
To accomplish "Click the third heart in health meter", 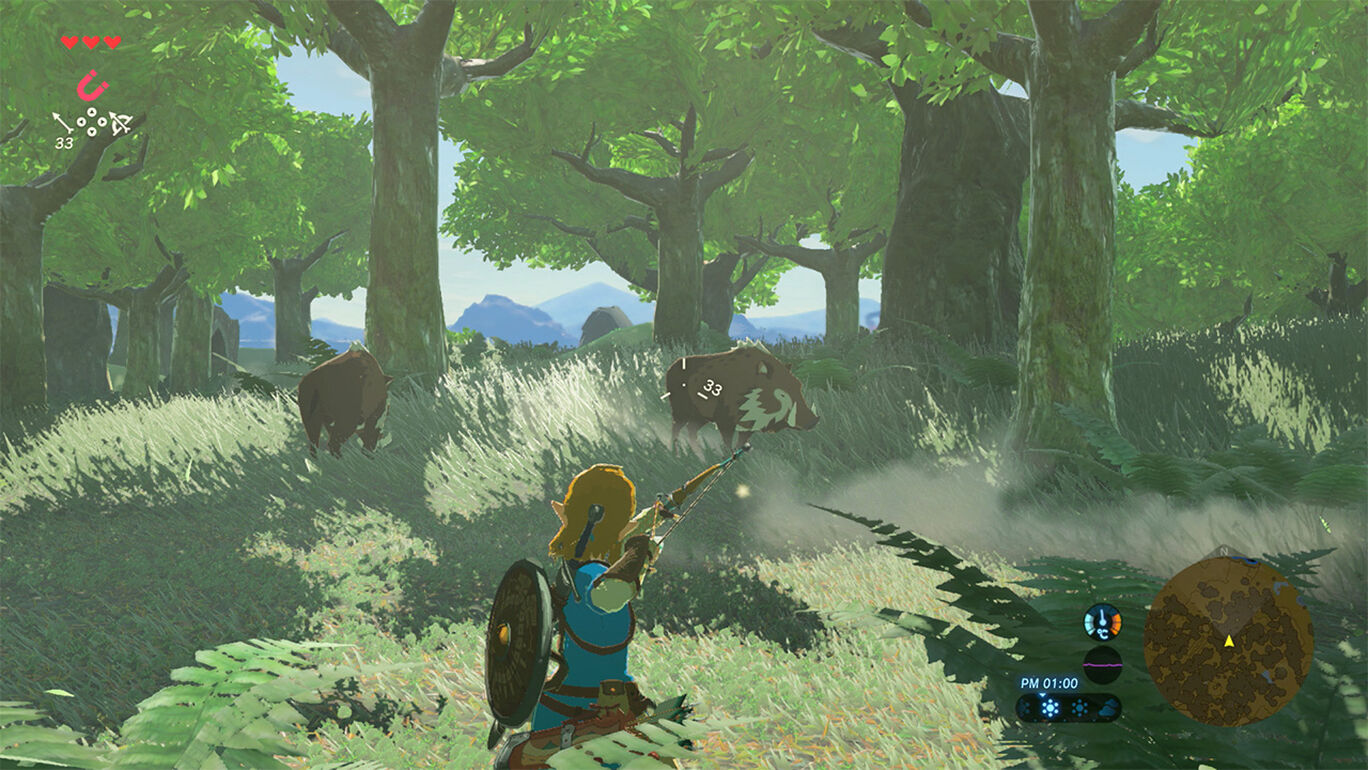I will (x=112, y=42).
